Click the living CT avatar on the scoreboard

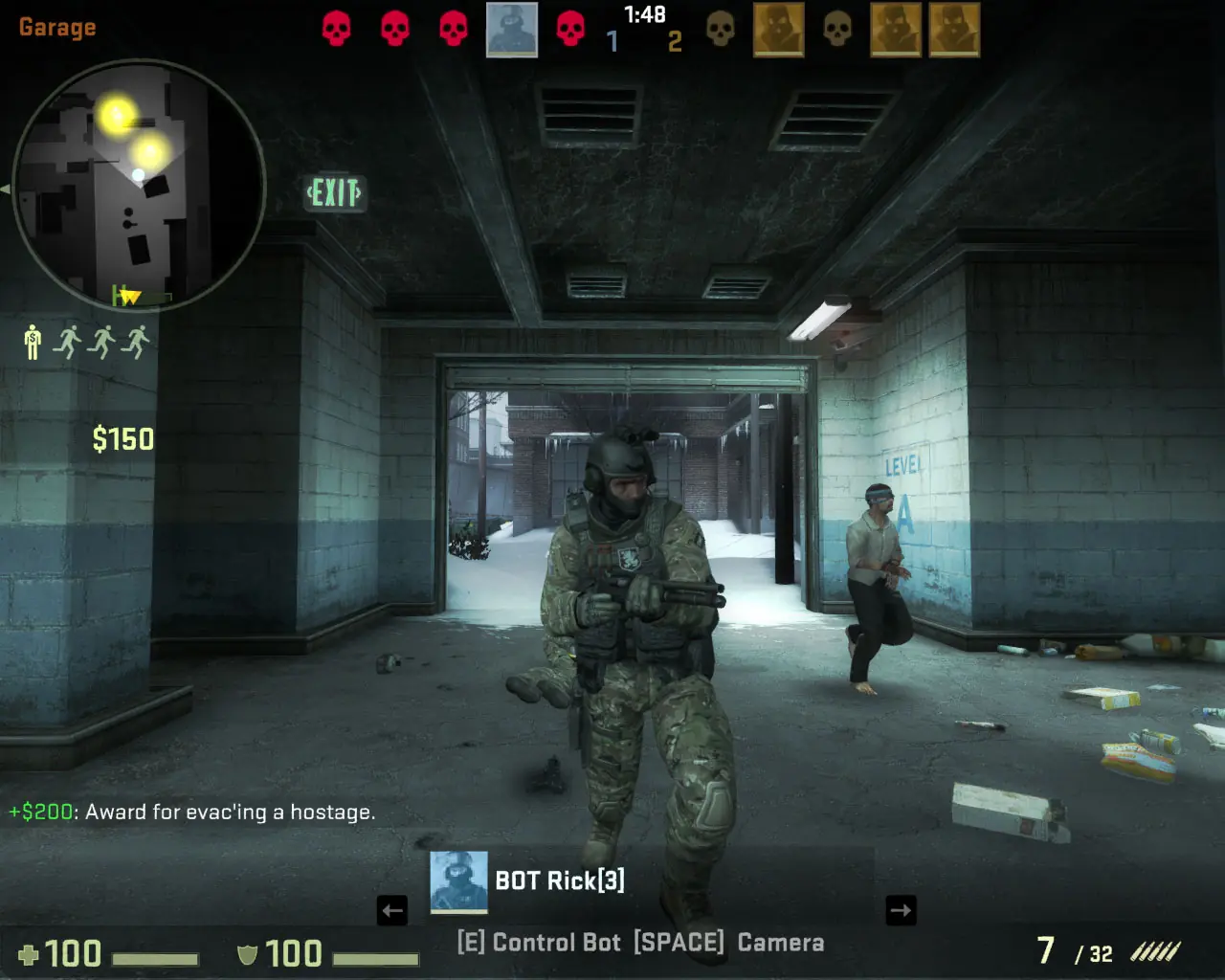click(x=510, y=28)
